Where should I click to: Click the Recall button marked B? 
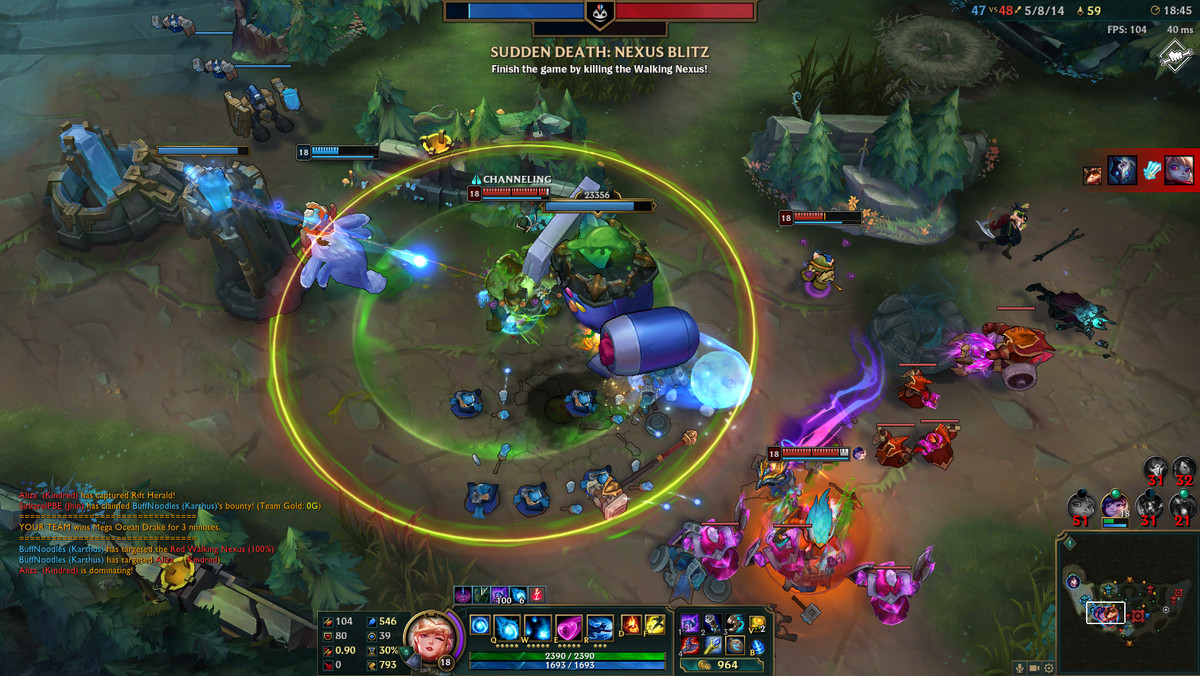coord(757,645)
